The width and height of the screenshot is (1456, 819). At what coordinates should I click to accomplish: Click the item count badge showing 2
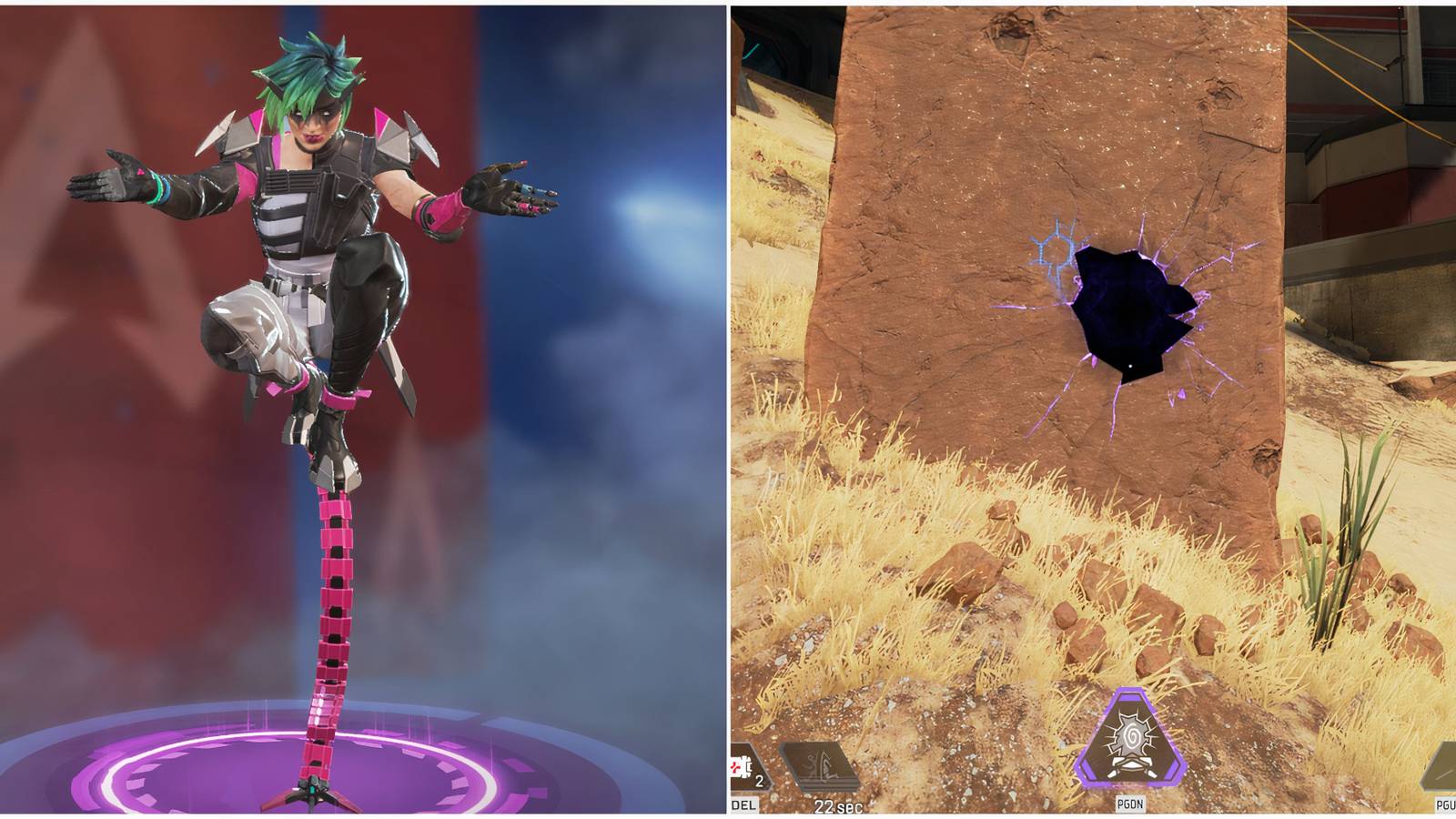pyautogui.click(x=759, y=780)
